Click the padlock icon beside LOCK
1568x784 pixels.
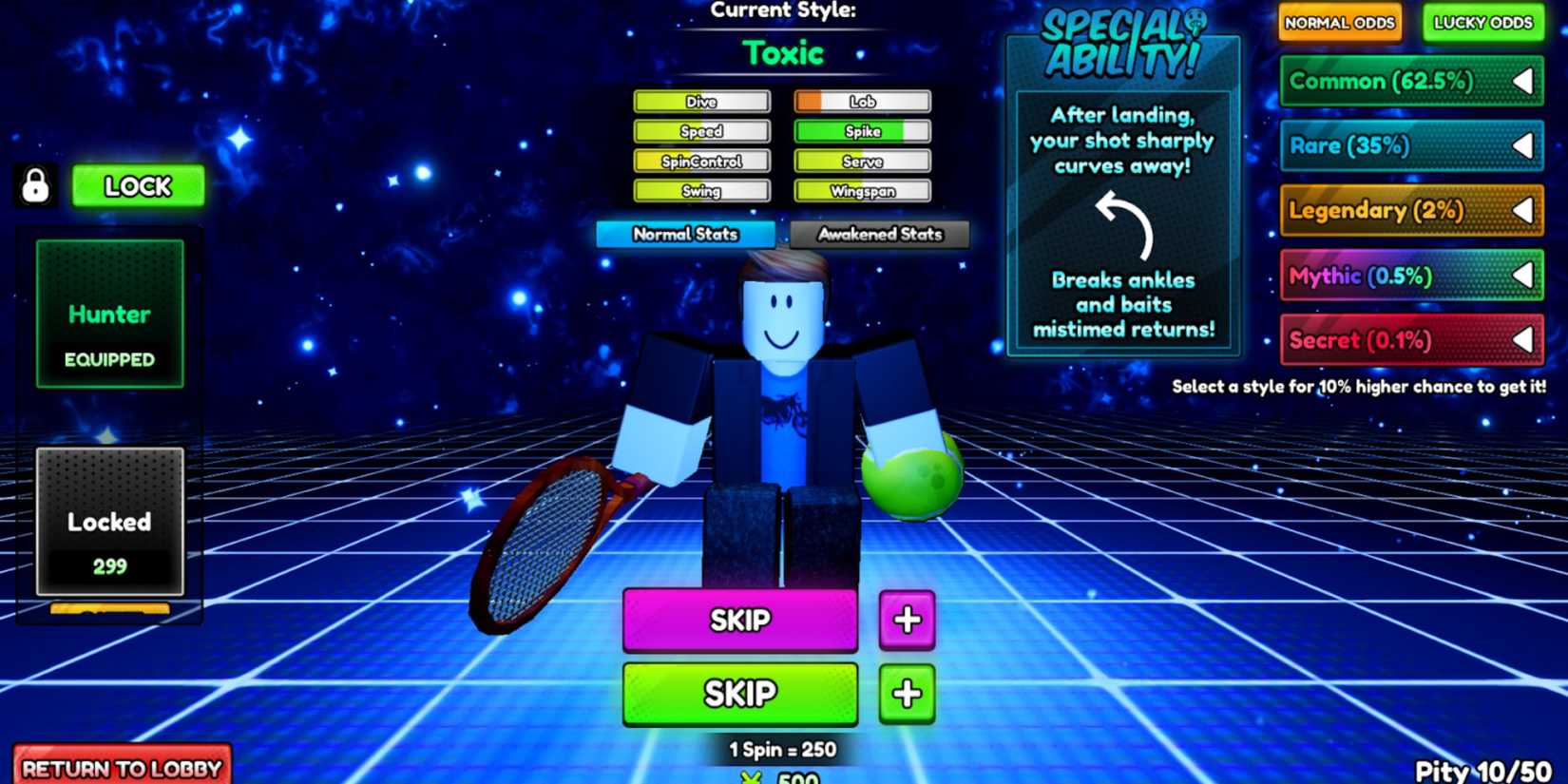(35, 186)
